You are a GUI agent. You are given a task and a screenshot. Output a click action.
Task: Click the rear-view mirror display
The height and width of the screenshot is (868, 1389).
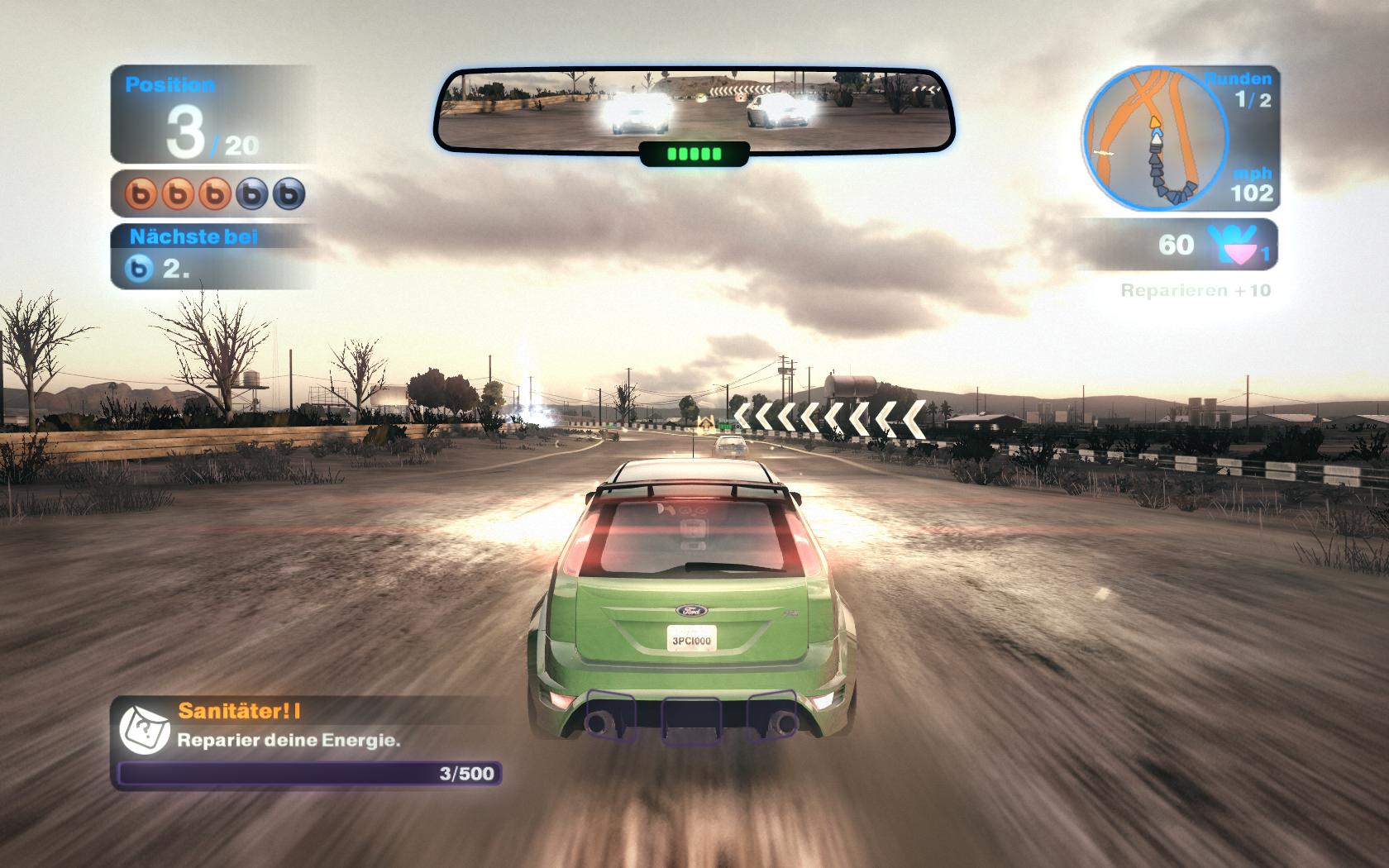click(x=694, y=112)
